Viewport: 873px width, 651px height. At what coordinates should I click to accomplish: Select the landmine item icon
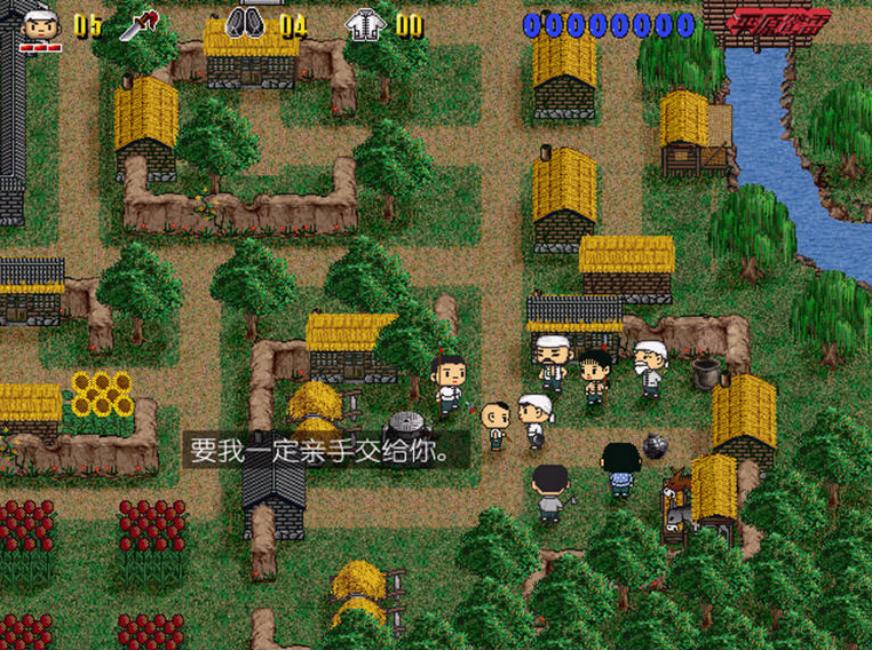point(245,23)
